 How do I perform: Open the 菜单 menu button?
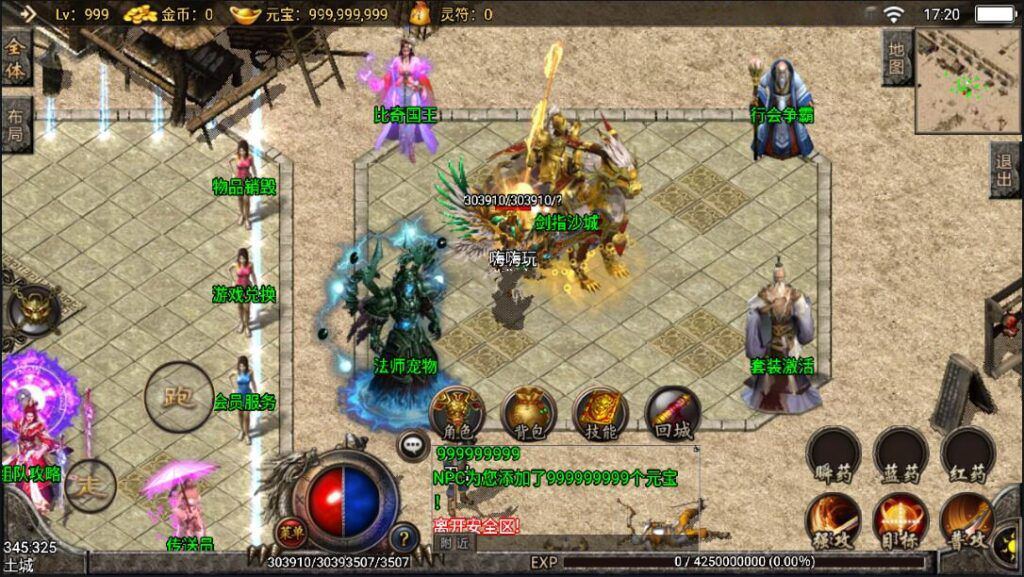(x=290, y=533)
